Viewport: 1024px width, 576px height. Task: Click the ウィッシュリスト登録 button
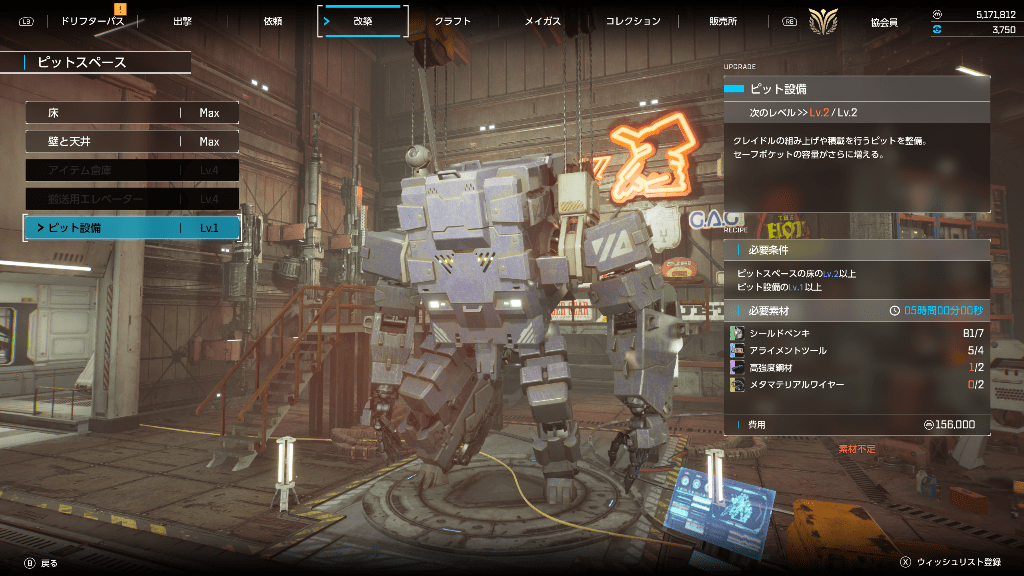[951, 563]
